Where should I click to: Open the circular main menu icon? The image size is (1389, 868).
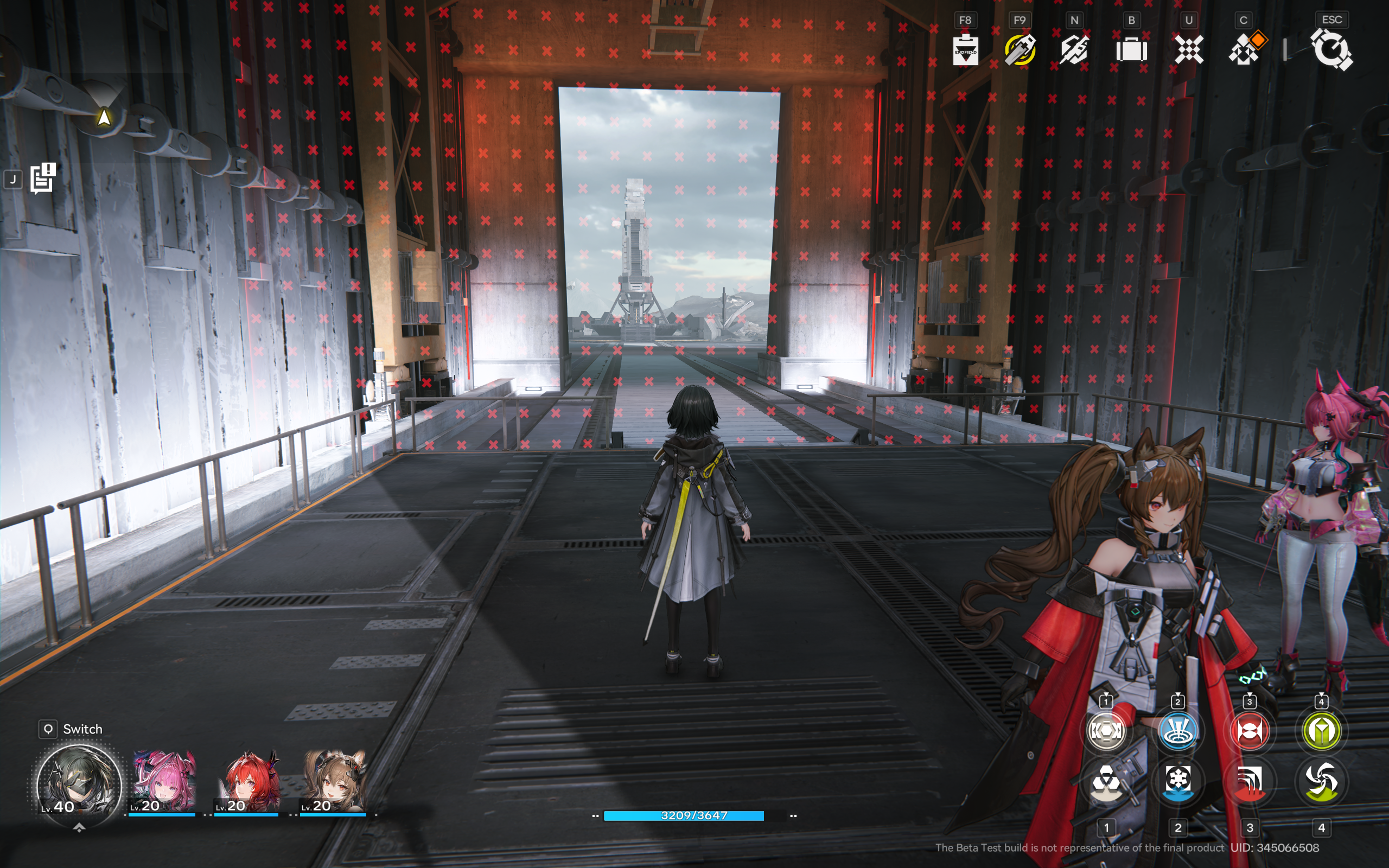(1331, 50)
